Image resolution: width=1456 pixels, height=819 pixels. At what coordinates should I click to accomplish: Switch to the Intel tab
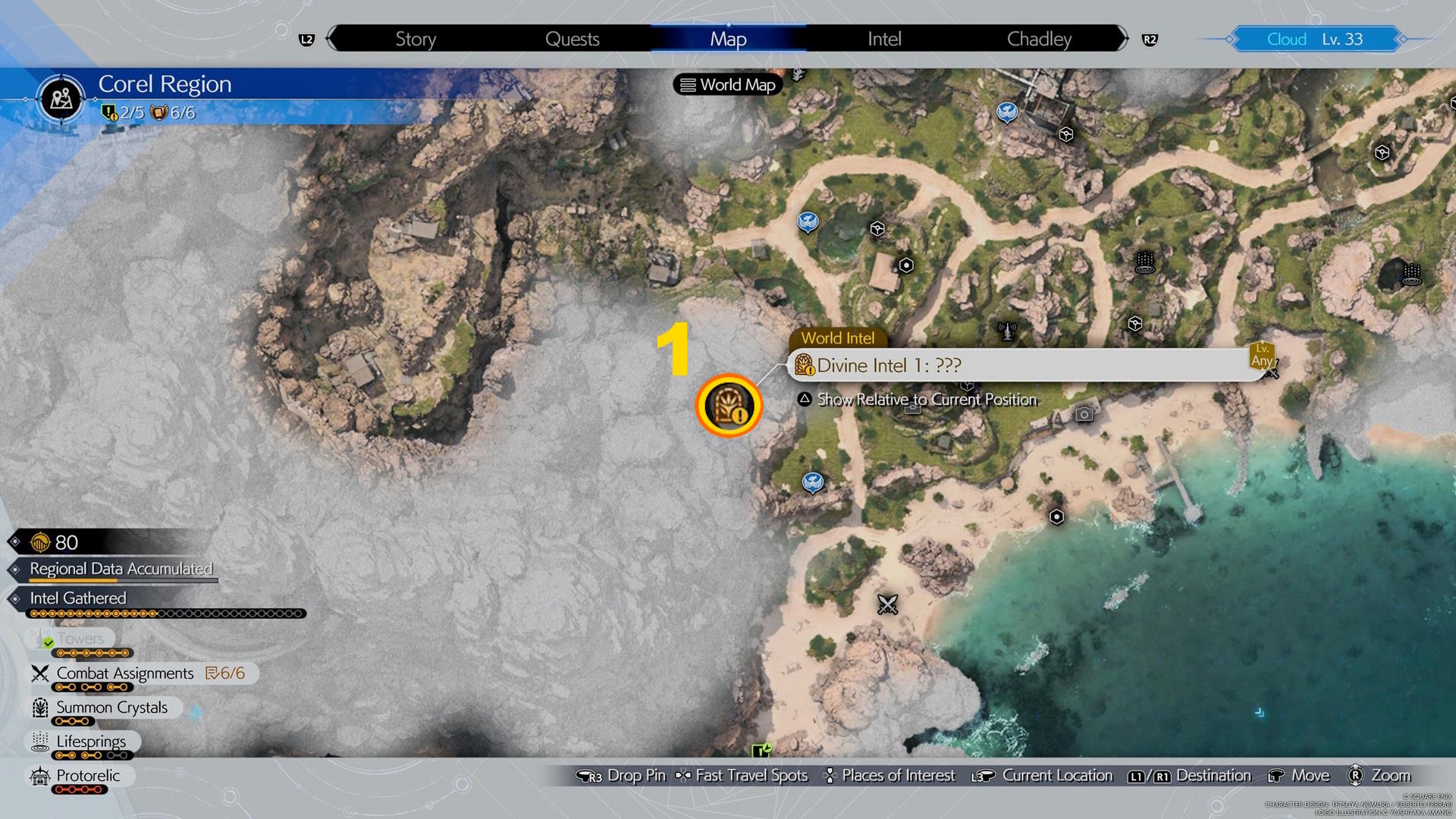[x=884, y=39]
